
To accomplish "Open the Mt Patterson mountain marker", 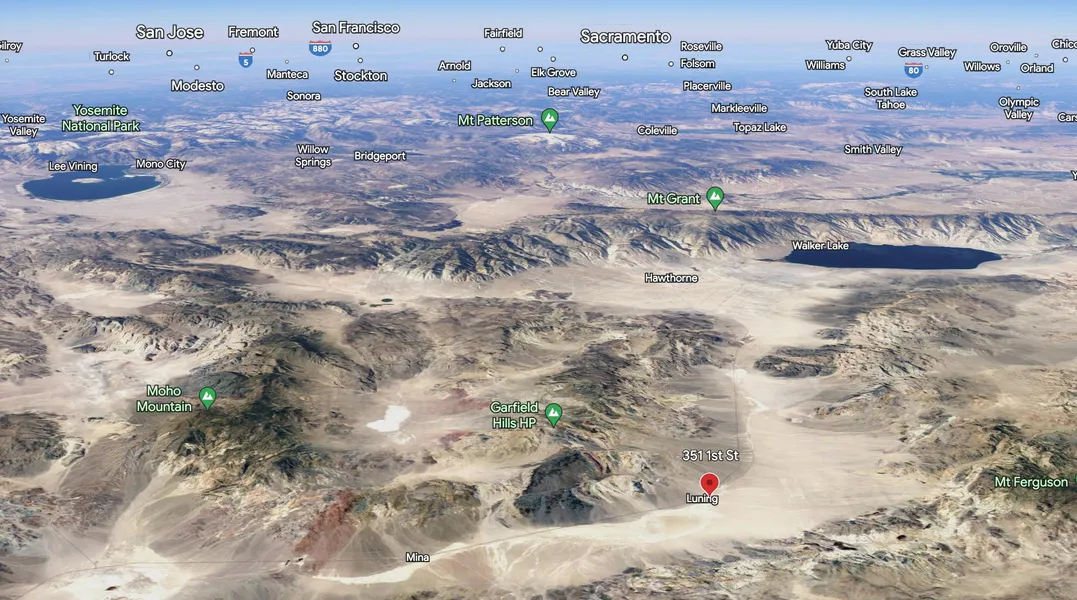I will click(549, 119).
